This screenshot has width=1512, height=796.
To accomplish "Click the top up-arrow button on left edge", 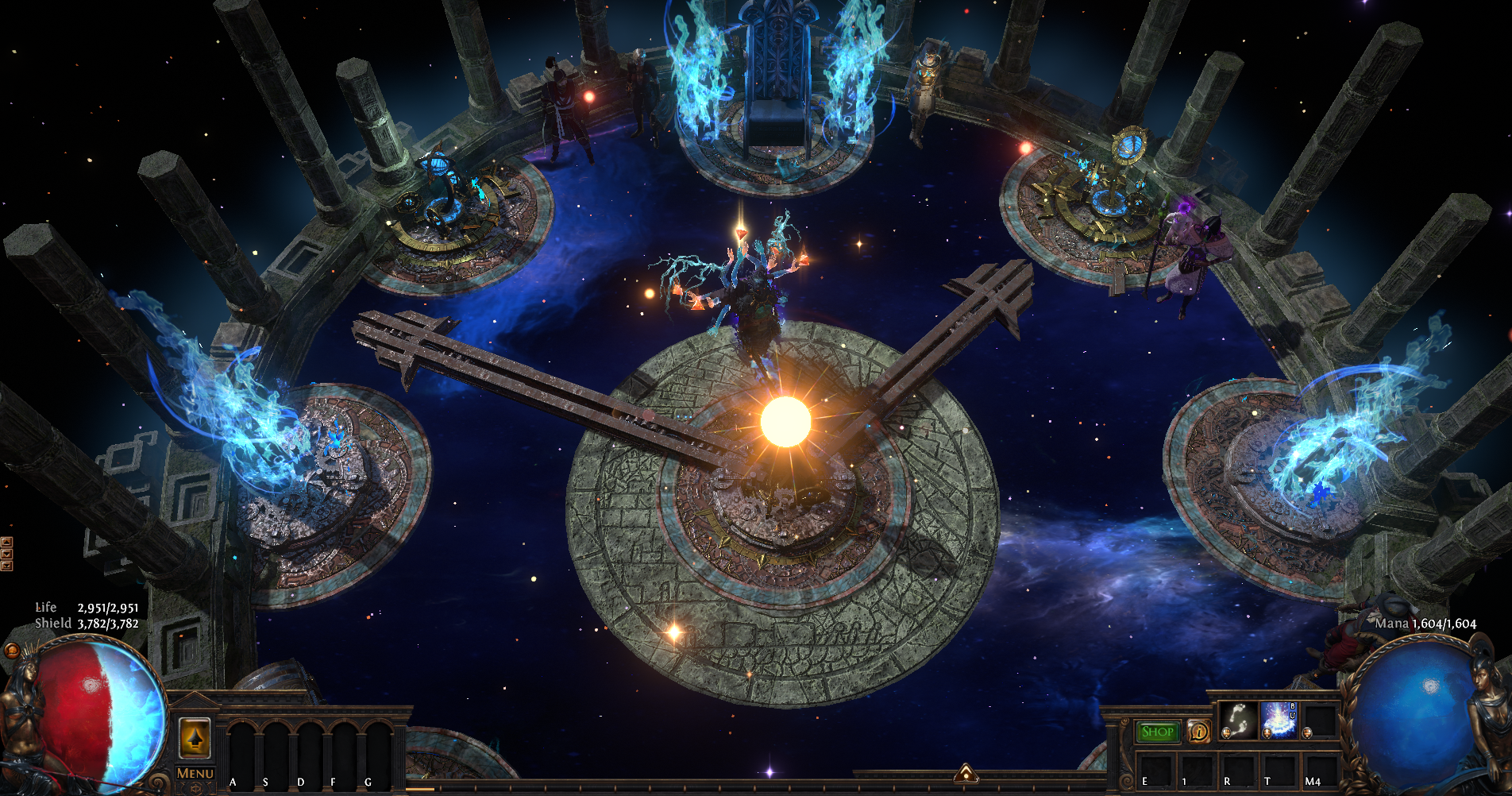I will [6, 543].
